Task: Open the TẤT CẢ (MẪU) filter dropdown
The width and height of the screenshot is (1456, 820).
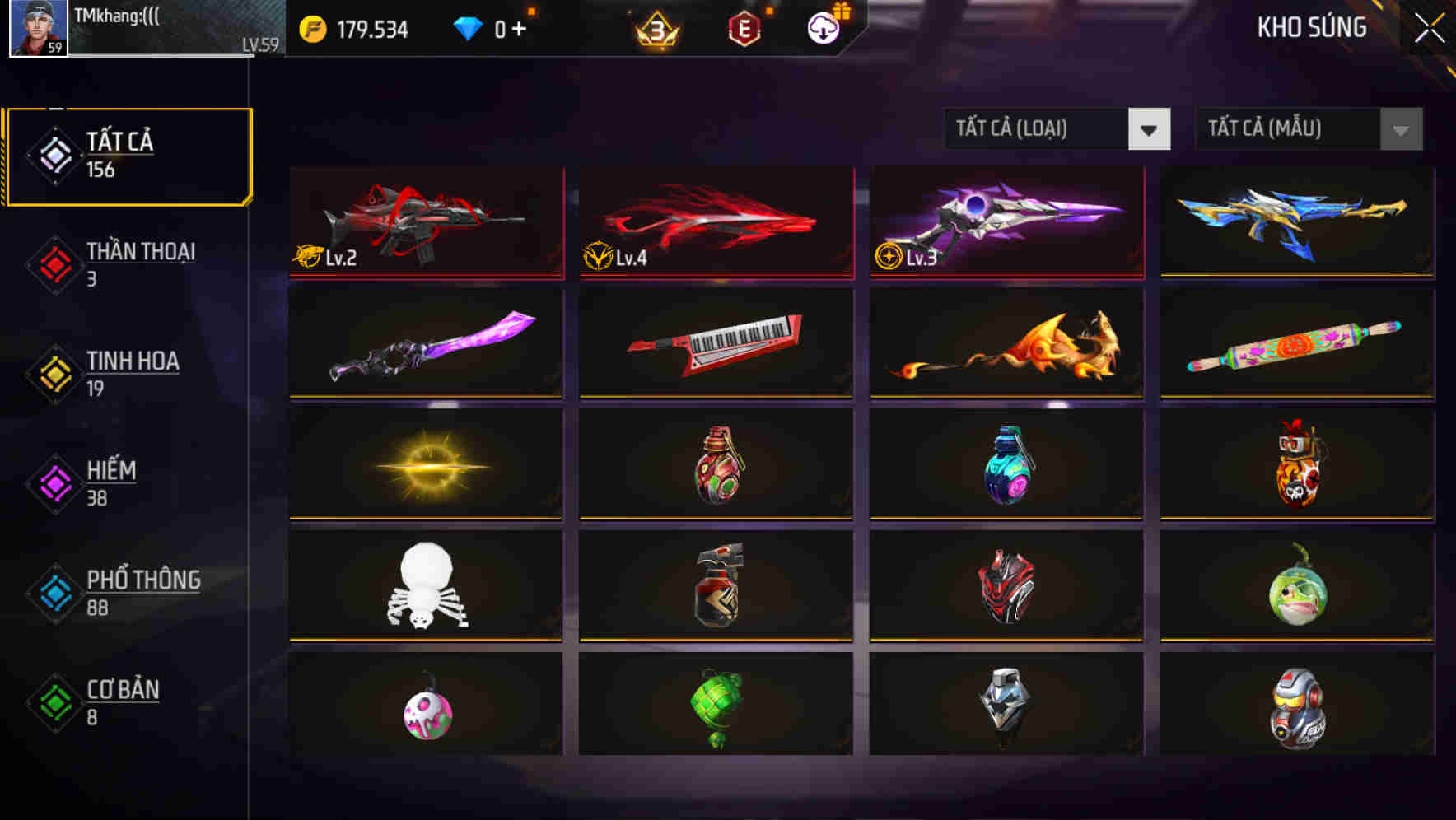Action: pyautogui.click(x=1306, y=129)
